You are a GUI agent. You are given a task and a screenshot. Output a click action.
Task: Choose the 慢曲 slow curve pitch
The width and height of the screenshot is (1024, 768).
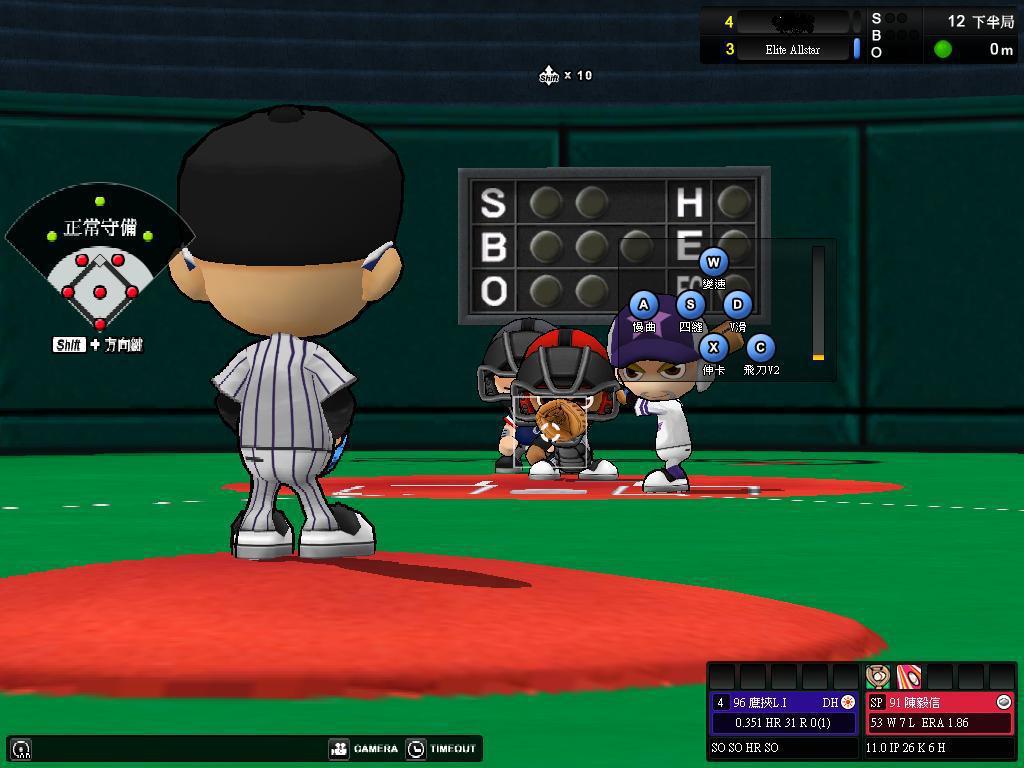click(x=643, y=305)
